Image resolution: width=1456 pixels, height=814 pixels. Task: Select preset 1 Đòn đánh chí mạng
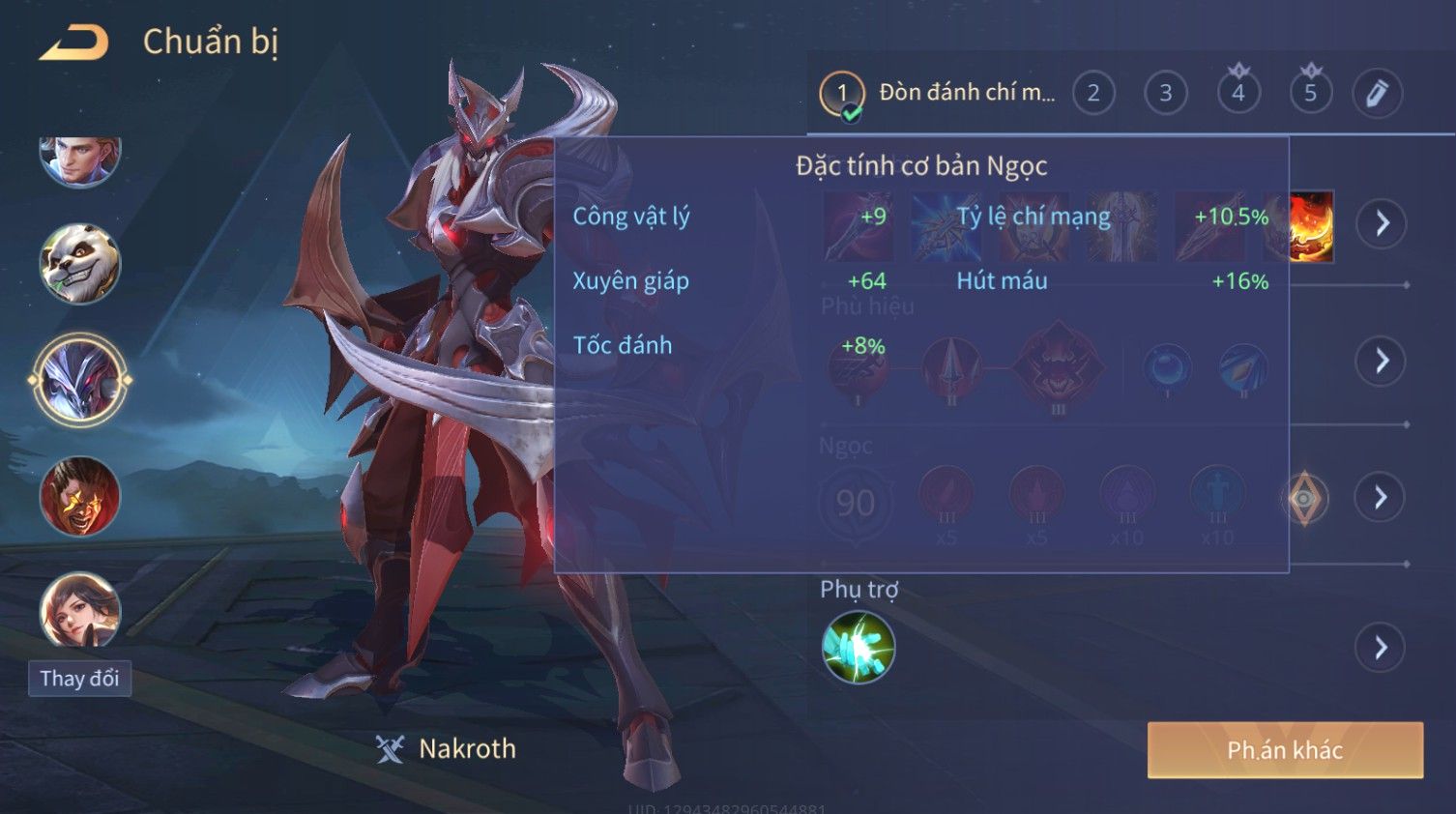(939, 93)
